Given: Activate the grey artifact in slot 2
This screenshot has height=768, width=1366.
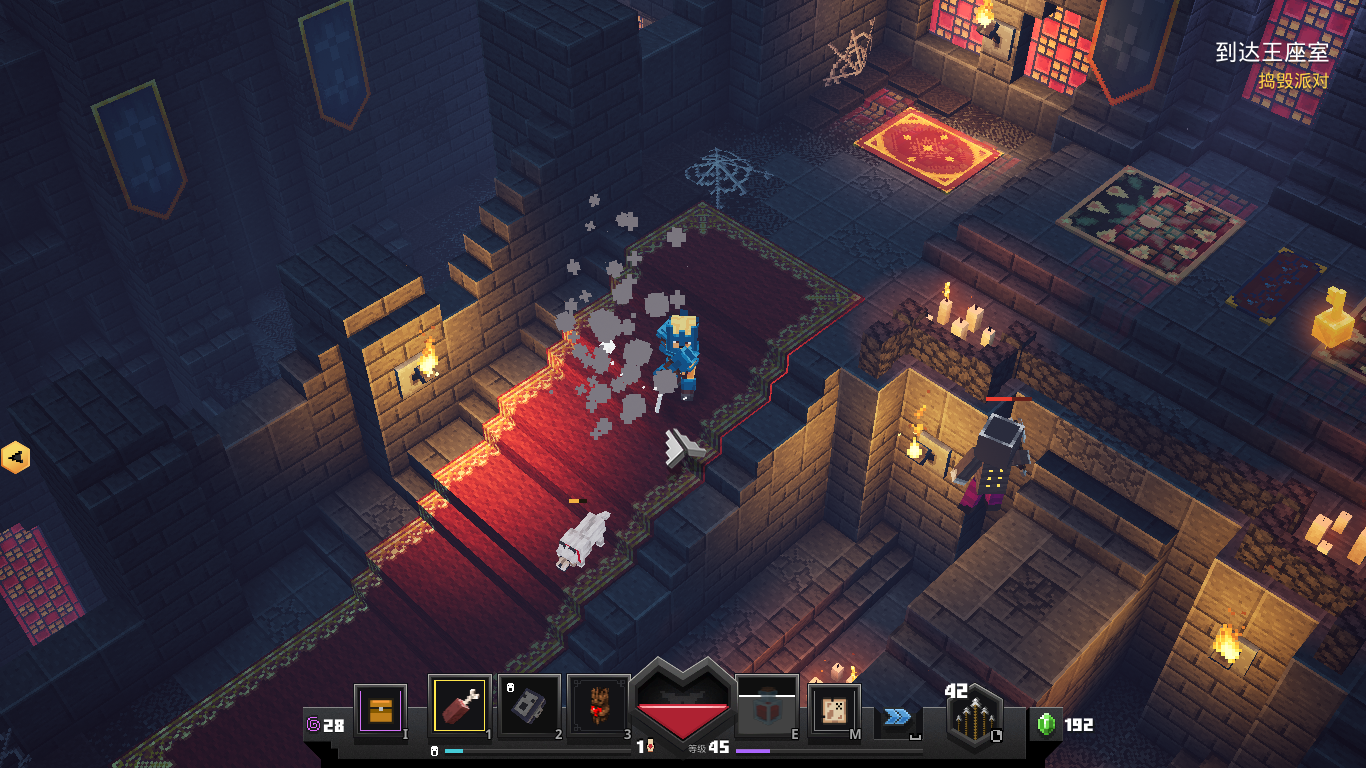Looking at the screenshot, I should click(x=529, y=708).
